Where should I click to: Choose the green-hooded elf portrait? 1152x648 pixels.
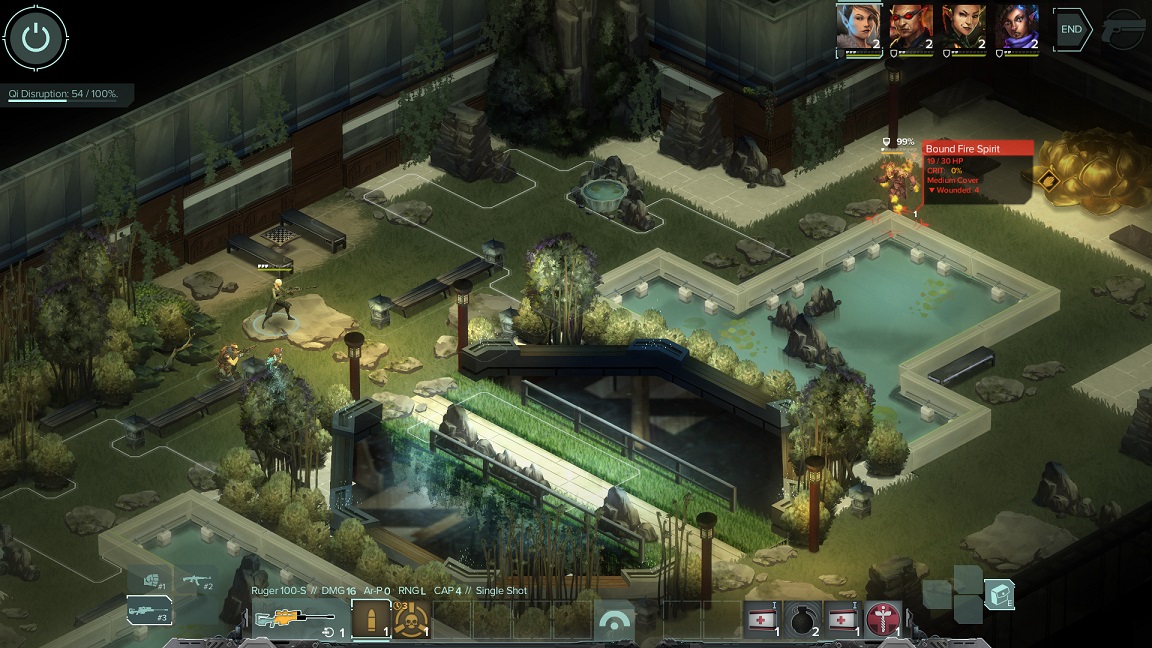click(x=964, y=27)
